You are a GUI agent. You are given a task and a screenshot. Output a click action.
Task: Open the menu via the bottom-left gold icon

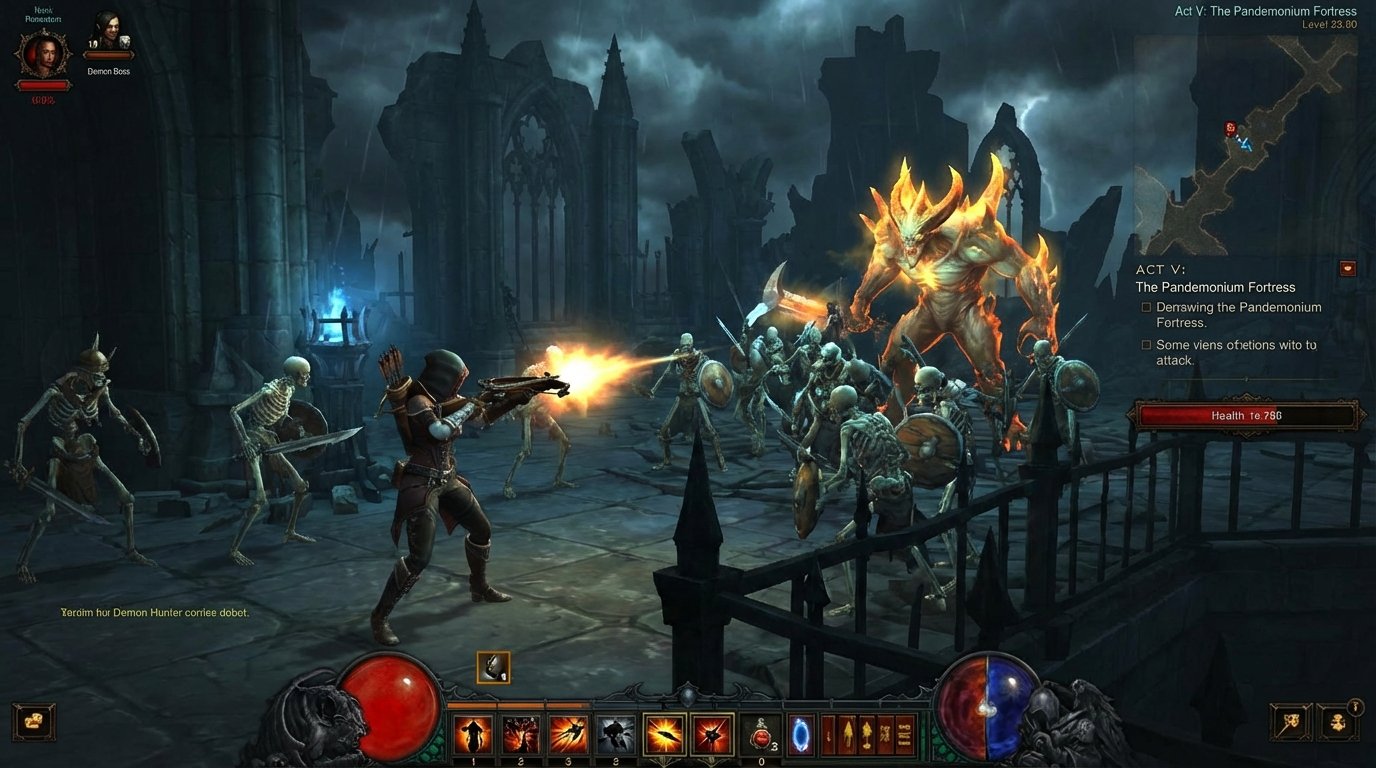coord(33,722)
